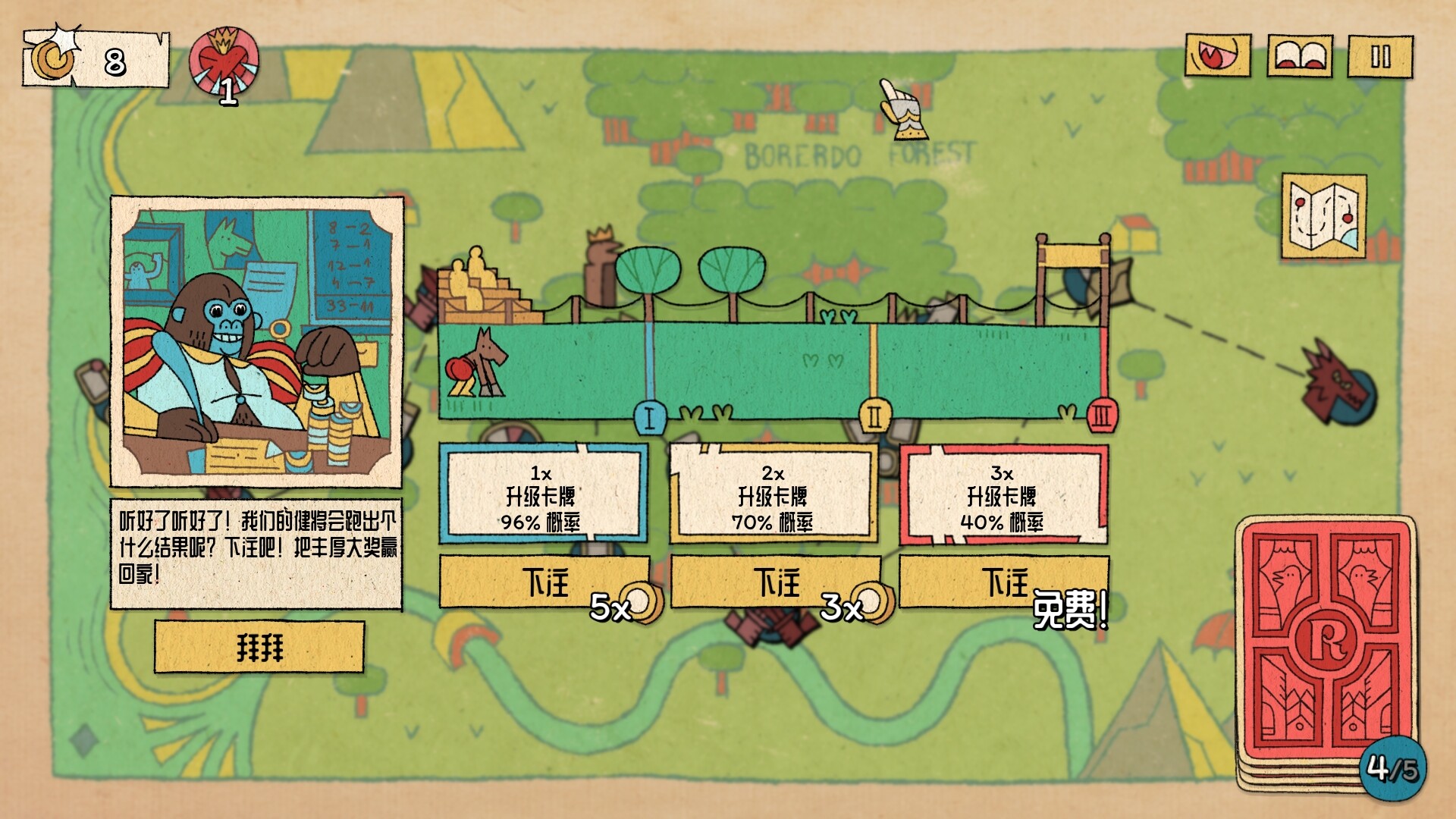Open the book journal icon

click(x=1300, y=56)
